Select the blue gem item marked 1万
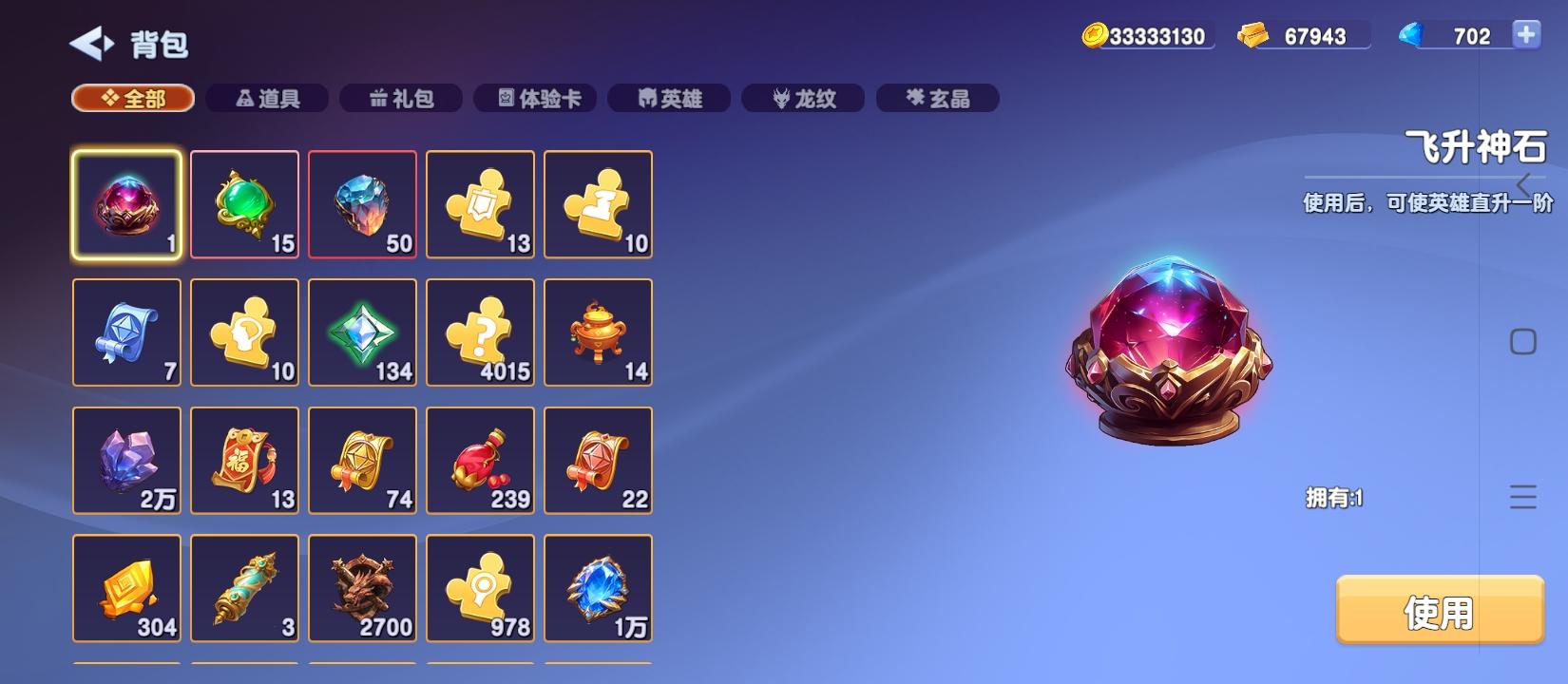Image resolution: width=1568 pixels, height=684 pixels. 598,589
